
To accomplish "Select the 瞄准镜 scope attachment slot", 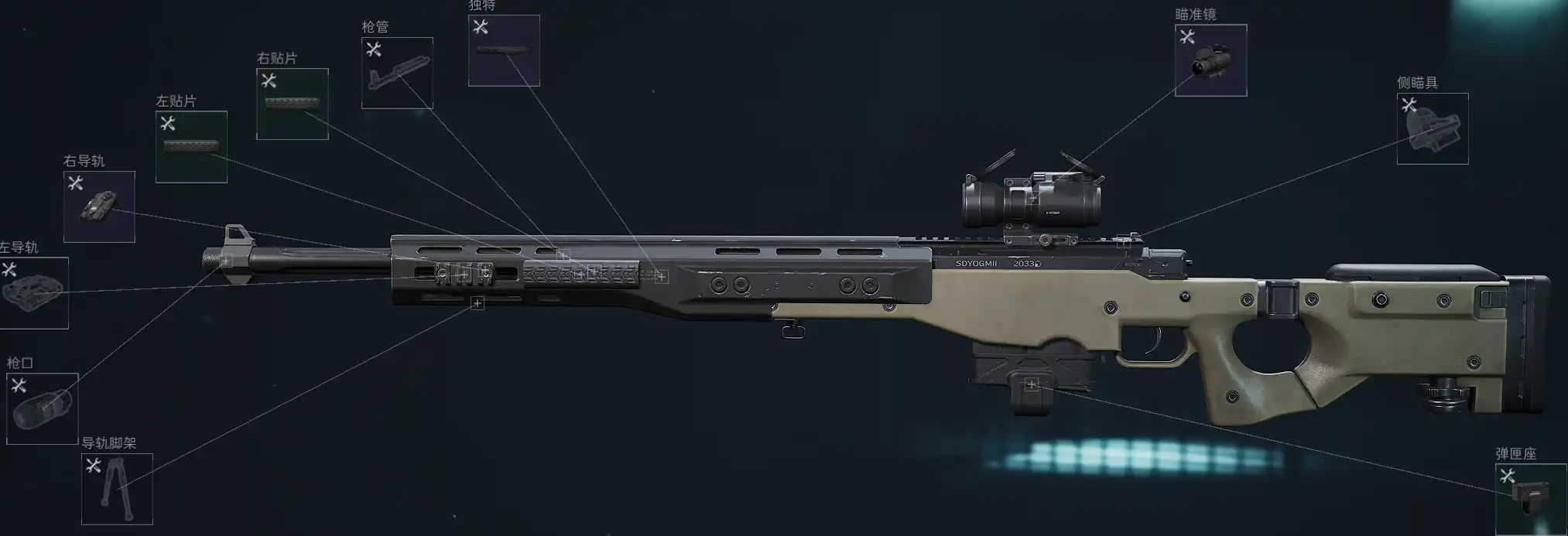I will tap(1210, 60).
